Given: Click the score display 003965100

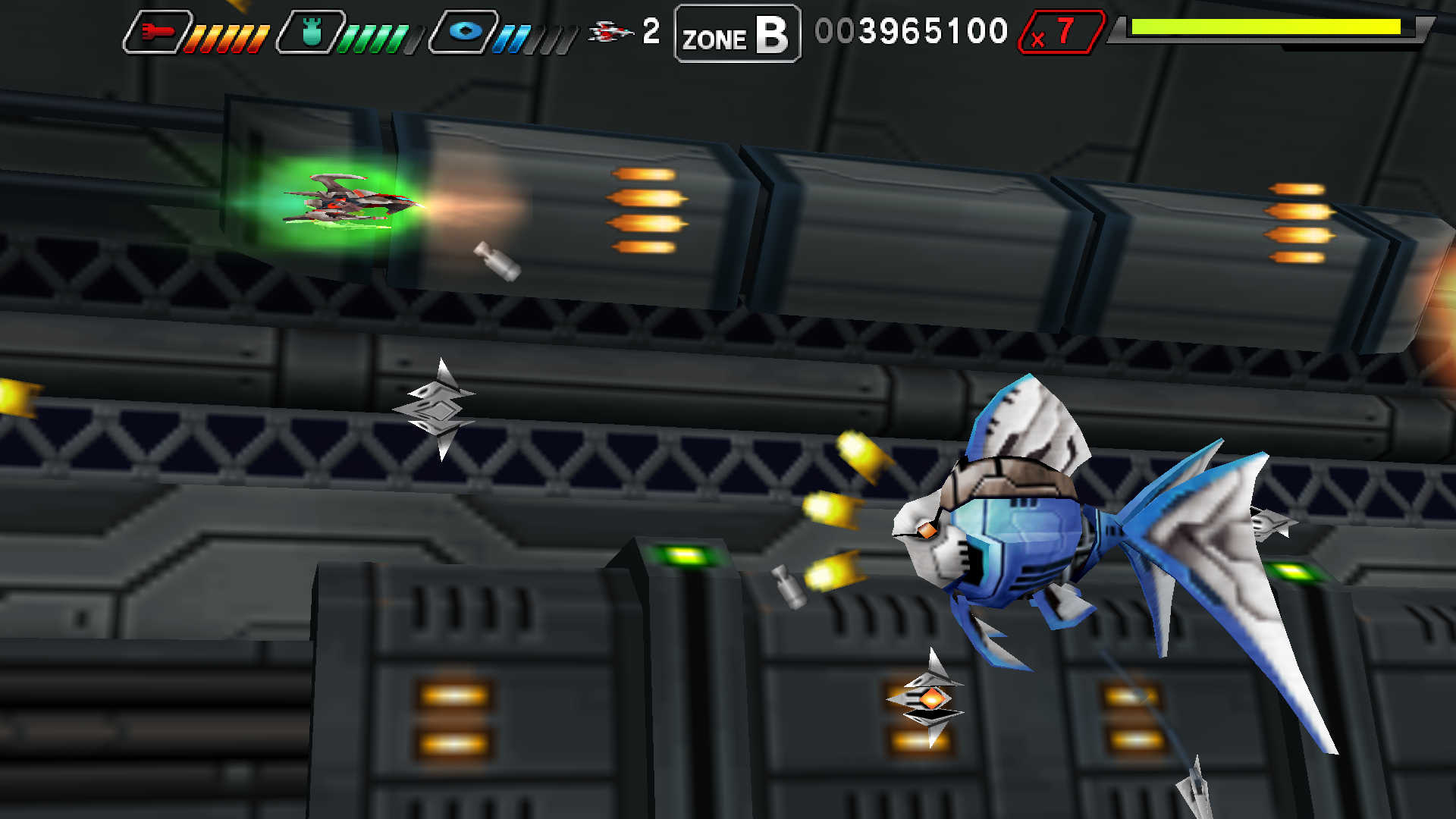Looking at the screenshot, I should [910, 30].
